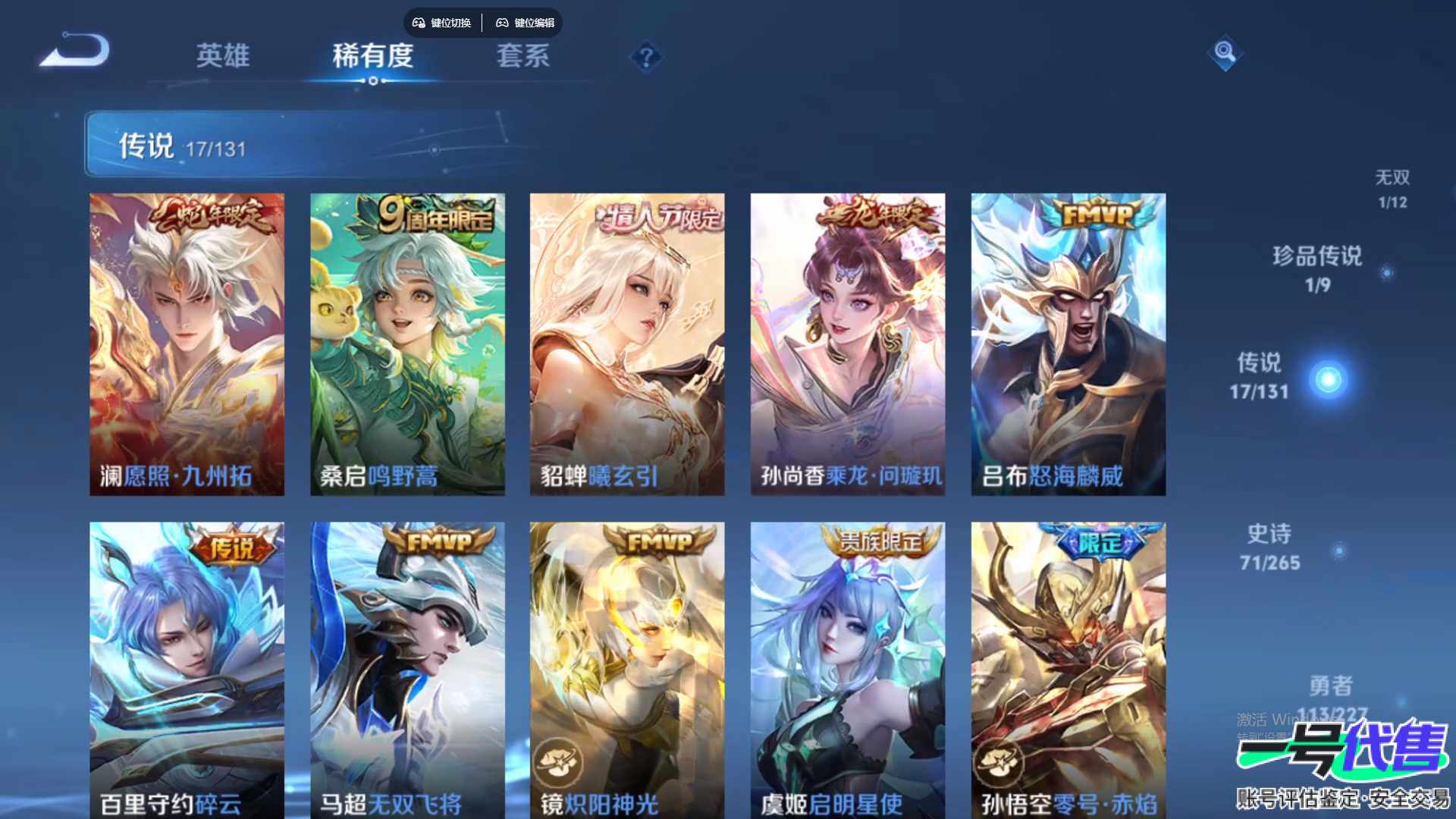Click the 键位切换 overlay button

click(x=442, y=23)
